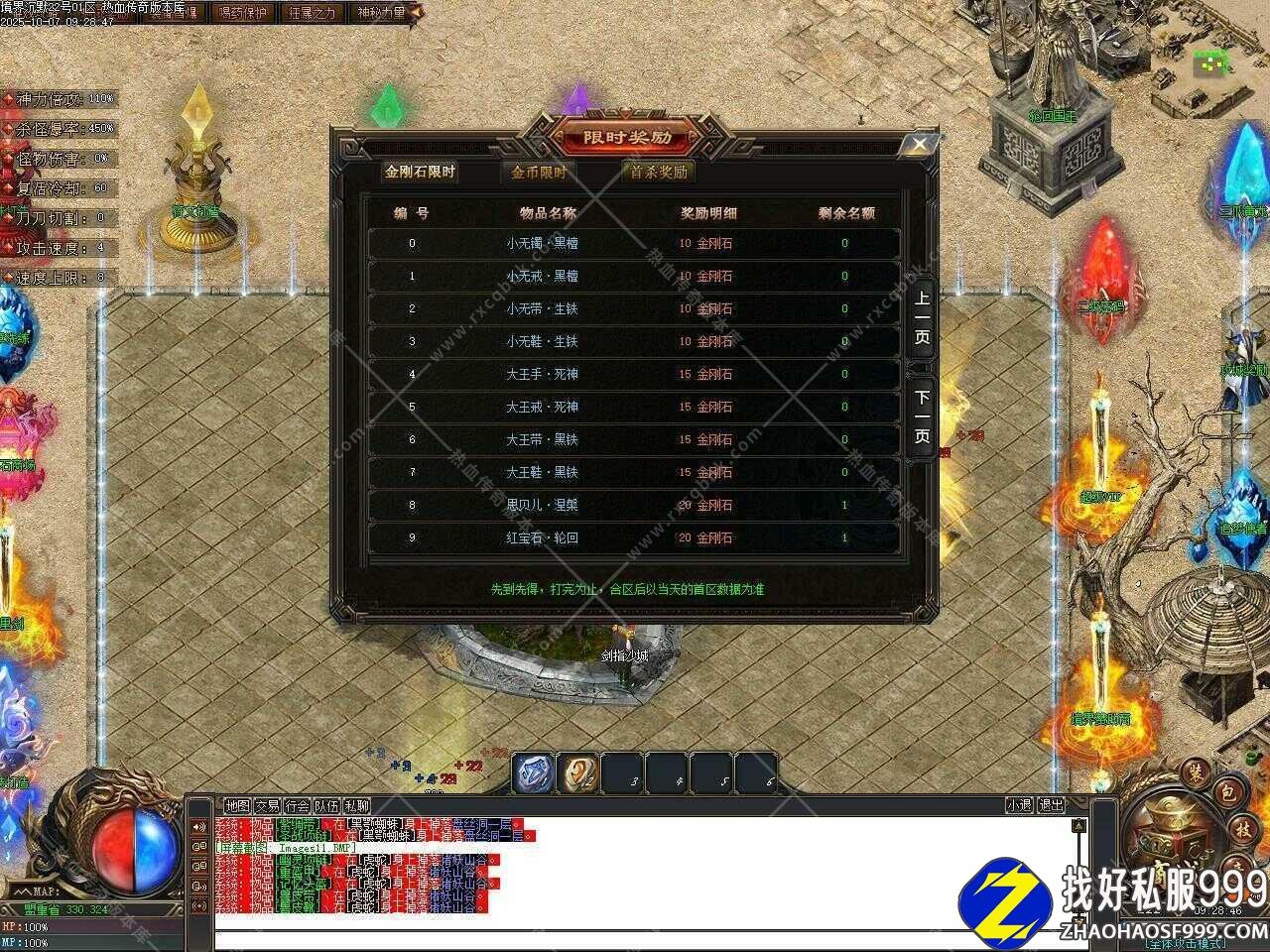Open the 交易 trade button
The width and height of the screenshot is (1270, 952).
[267, 806]
